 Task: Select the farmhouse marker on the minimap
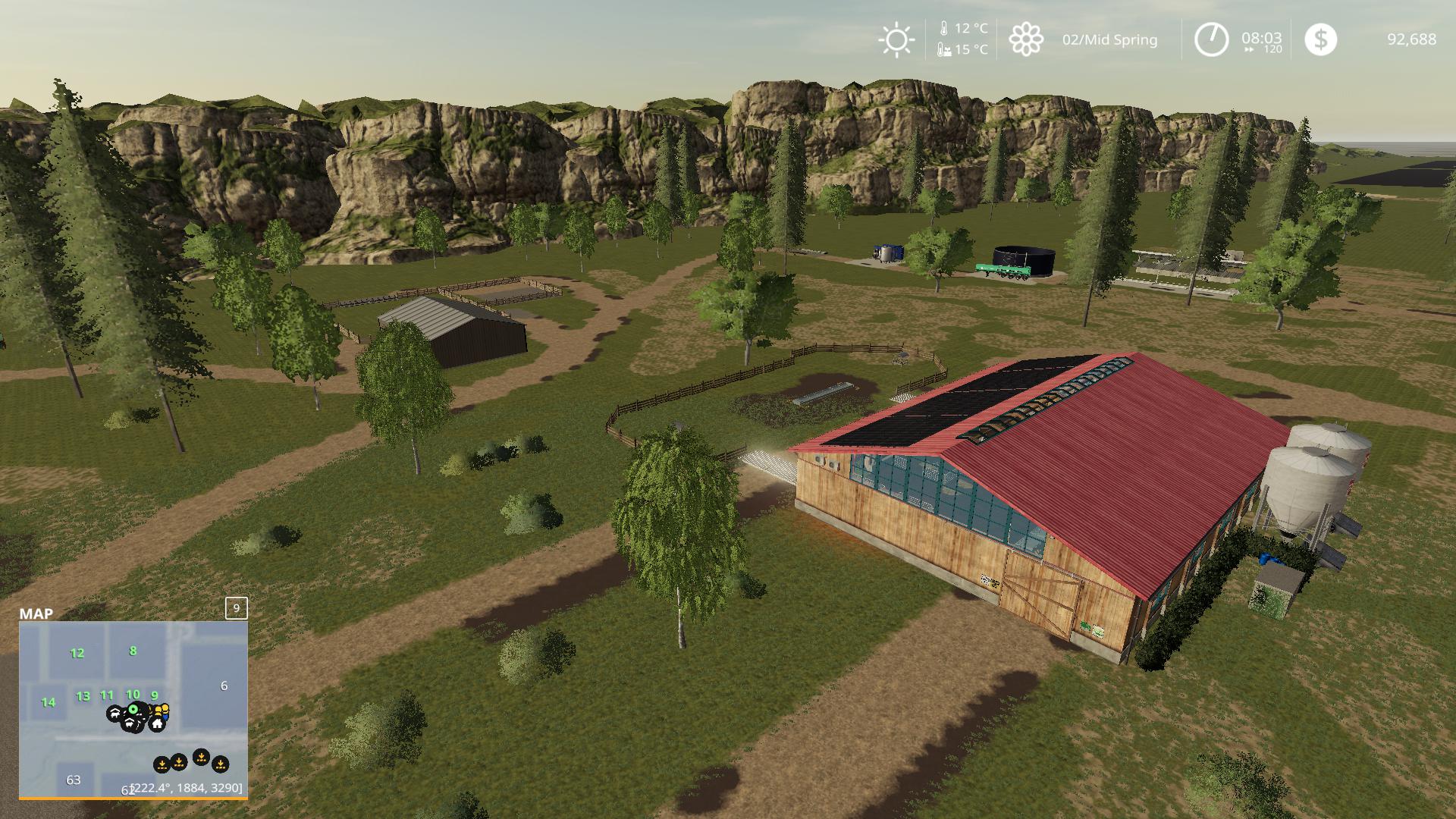(x=157, y=723)
